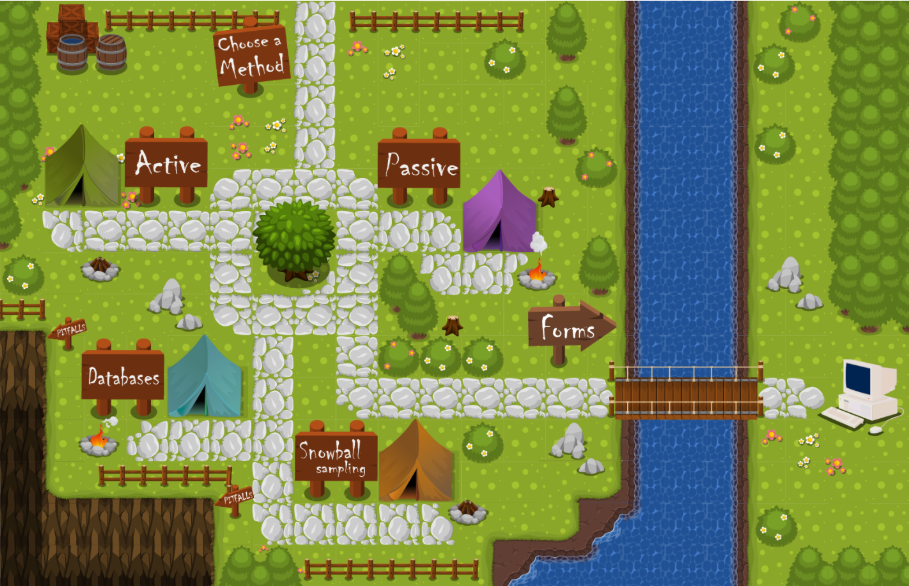Open the Pitfalls arrow sign above Databases

pyautogui.click(x=69, y=329)
